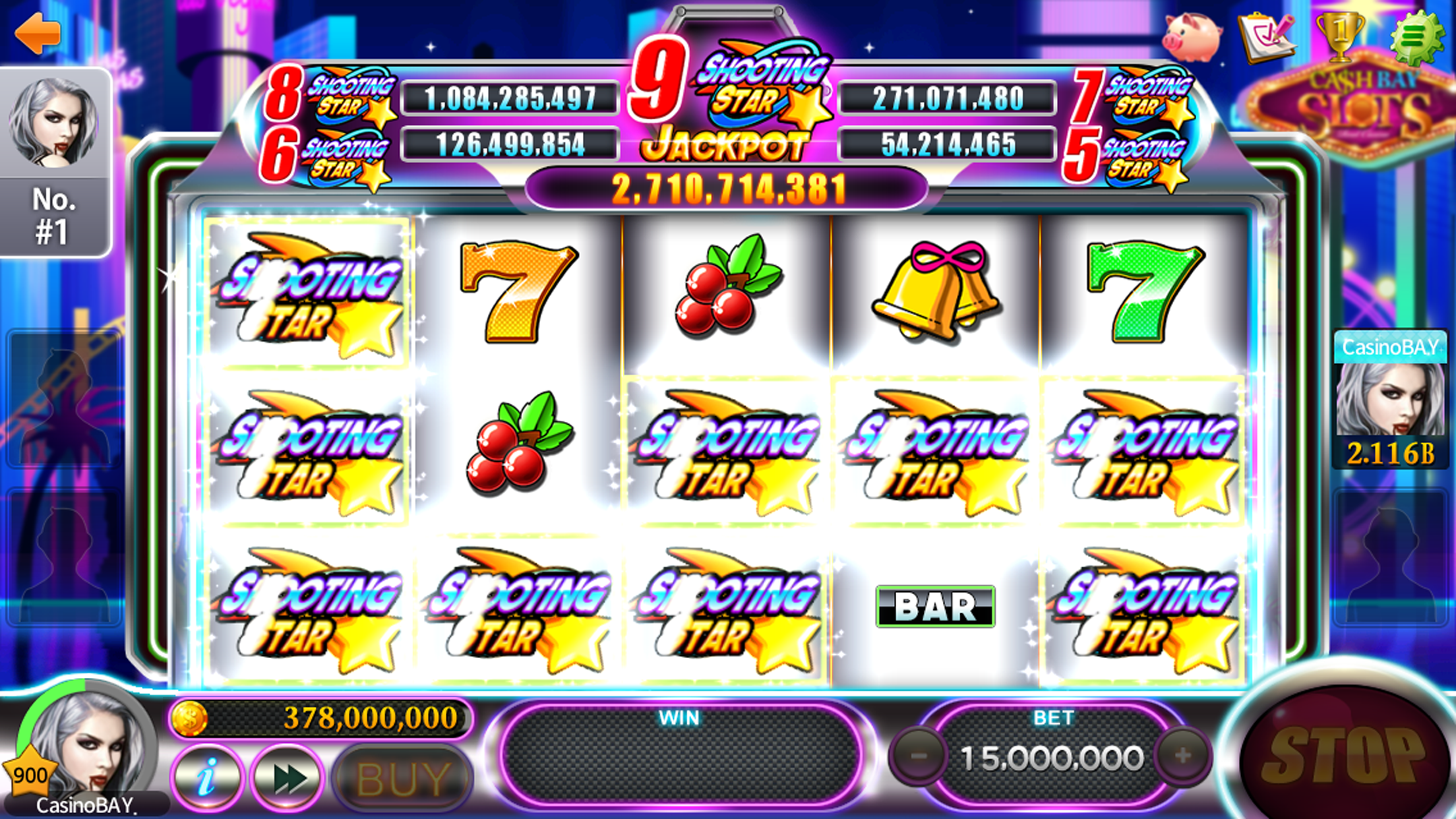The width and height of the screenshot is (1456, 819).
Task: Go back with the orange arrow
Action: [x=38, y=33]
